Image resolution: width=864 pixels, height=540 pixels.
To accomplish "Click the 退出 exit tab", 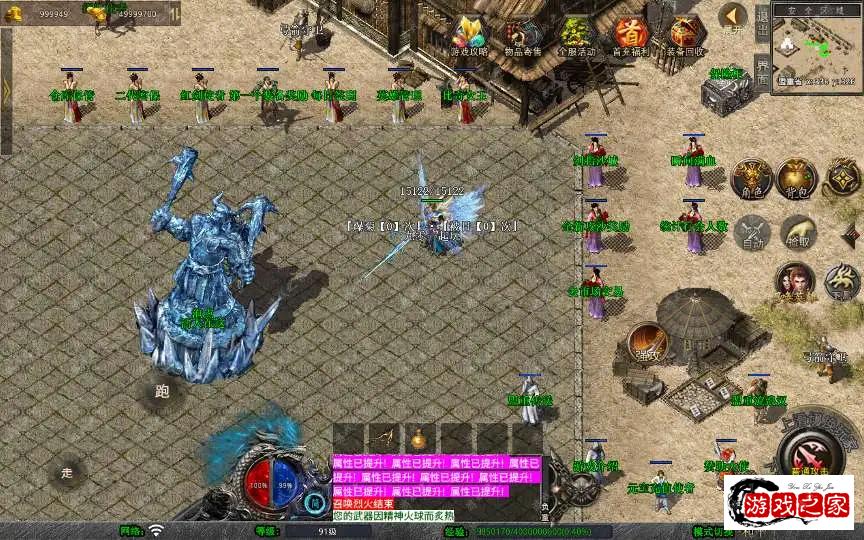I will (762, 22).
